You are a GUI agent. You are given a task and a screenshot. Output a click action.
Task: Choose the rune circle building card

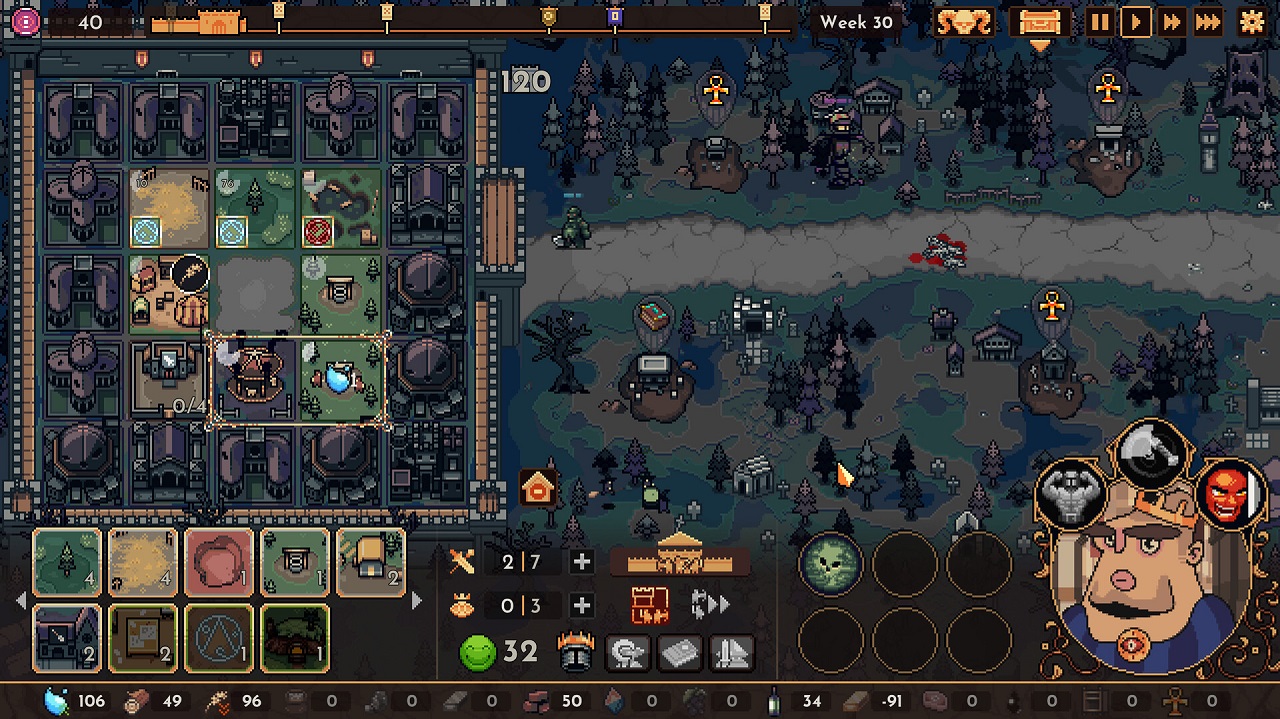click(219, 638)
